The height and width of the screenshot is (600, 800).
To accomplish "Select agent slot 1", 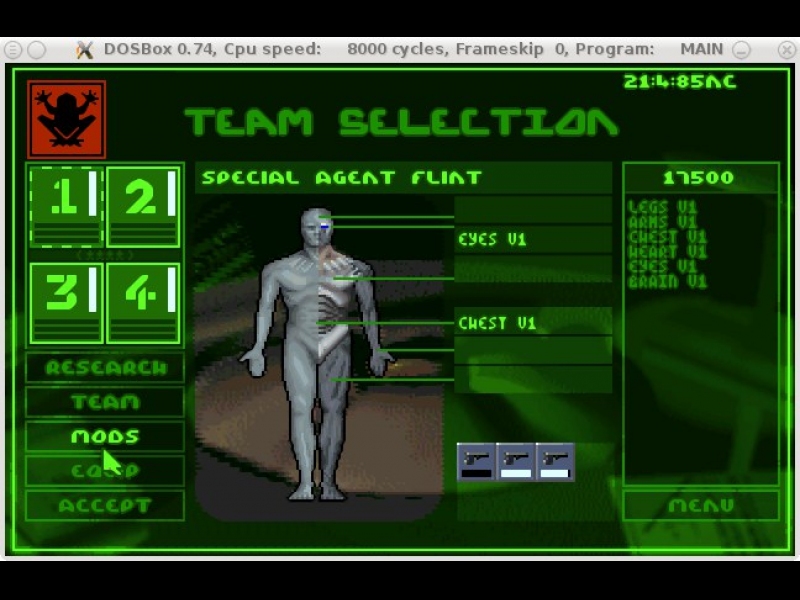I will (66, 205).
